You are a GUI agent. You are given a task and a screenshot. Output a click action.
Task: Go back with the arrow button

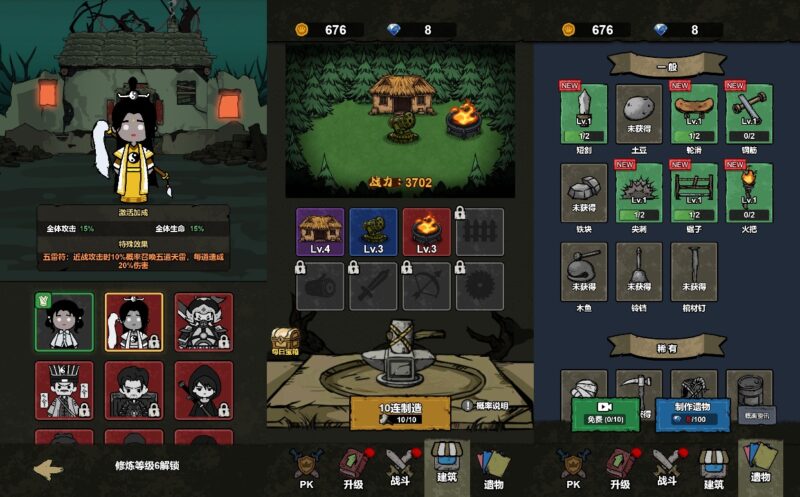coord(48,468)
